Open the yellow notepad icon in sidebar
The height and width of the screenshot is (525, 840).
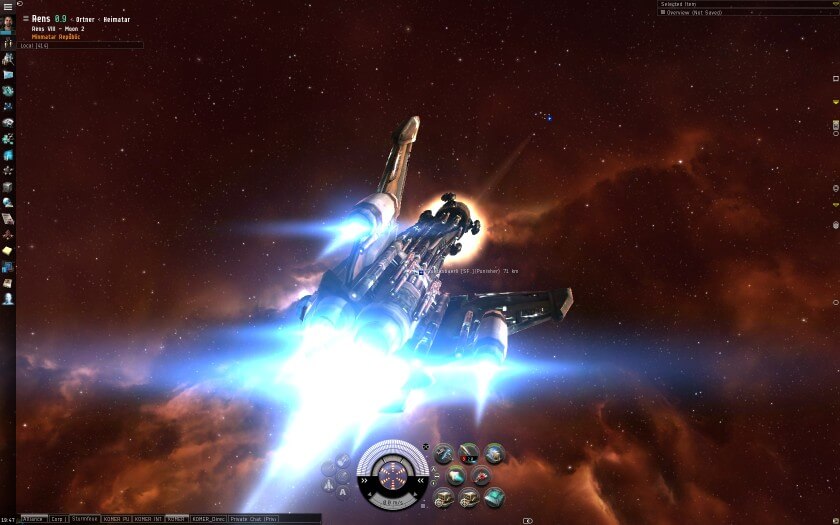7,250
